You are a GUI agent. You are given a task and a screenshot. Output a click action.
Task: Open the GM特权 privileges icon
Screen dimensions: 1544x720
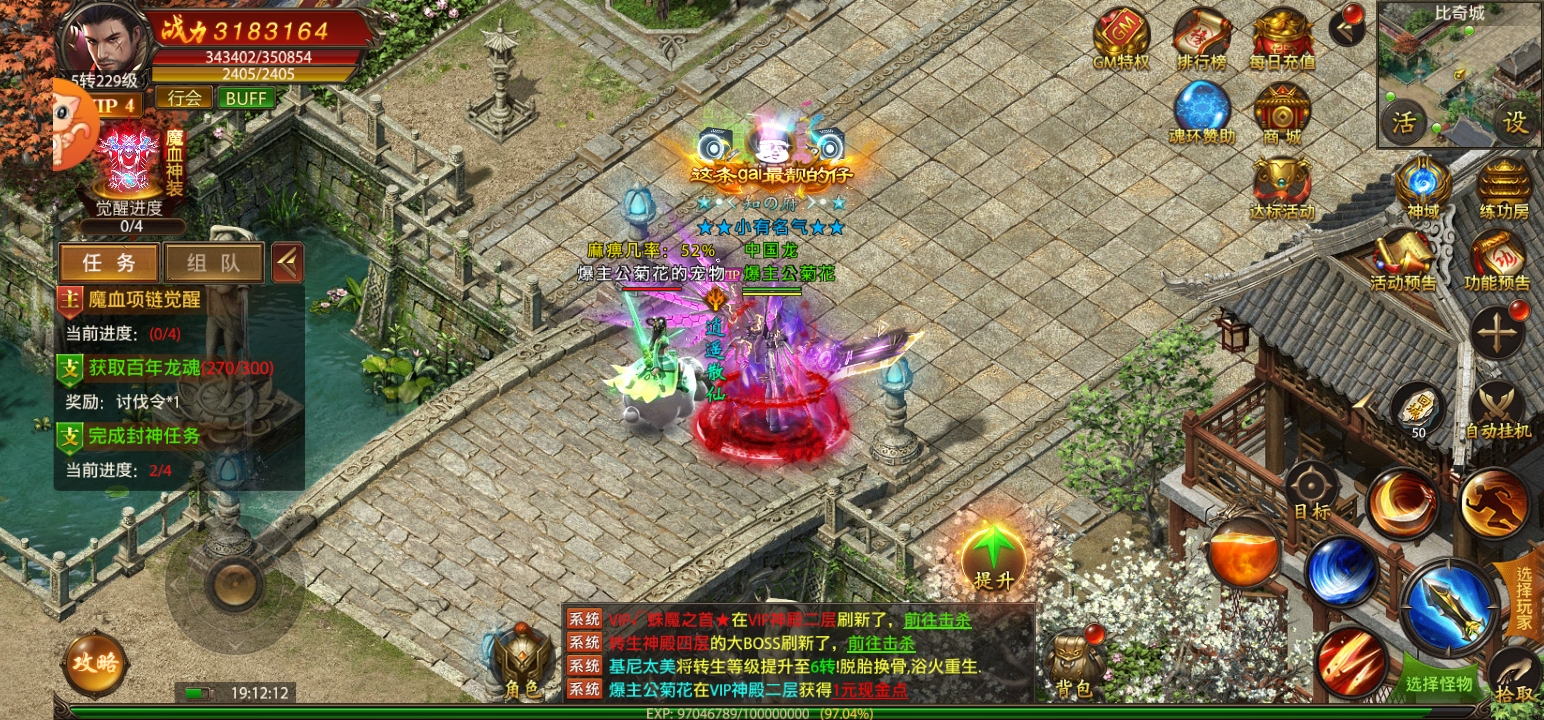pyautogui.click(x=1120, y=36)
